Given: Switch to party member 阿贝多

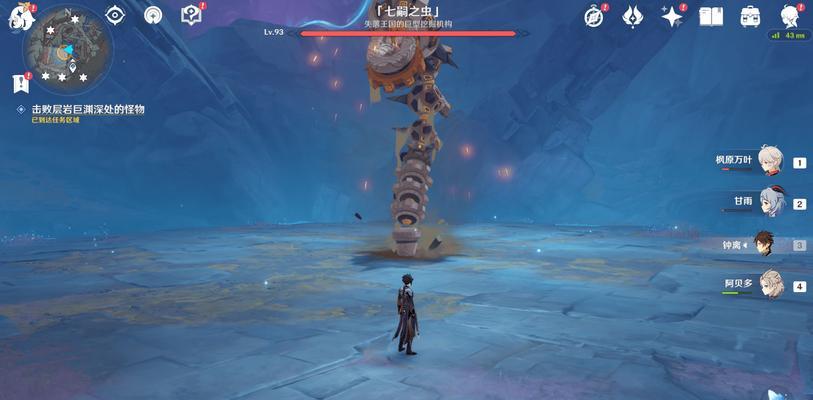Looking at the screenshot, I should pyautogui.click(x=770, y=285).
